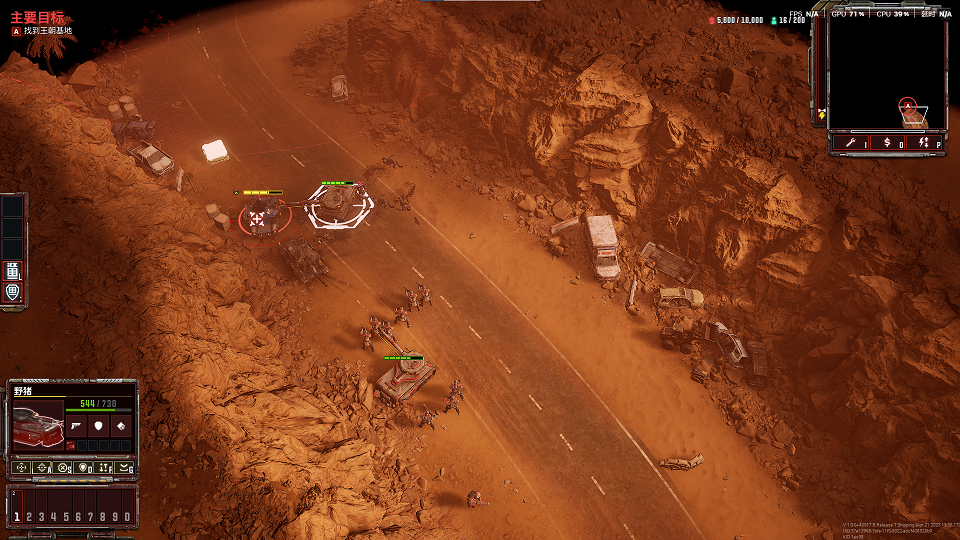Activate the dollar sell button
Screen dimensions: 960x540
point(886,143)
